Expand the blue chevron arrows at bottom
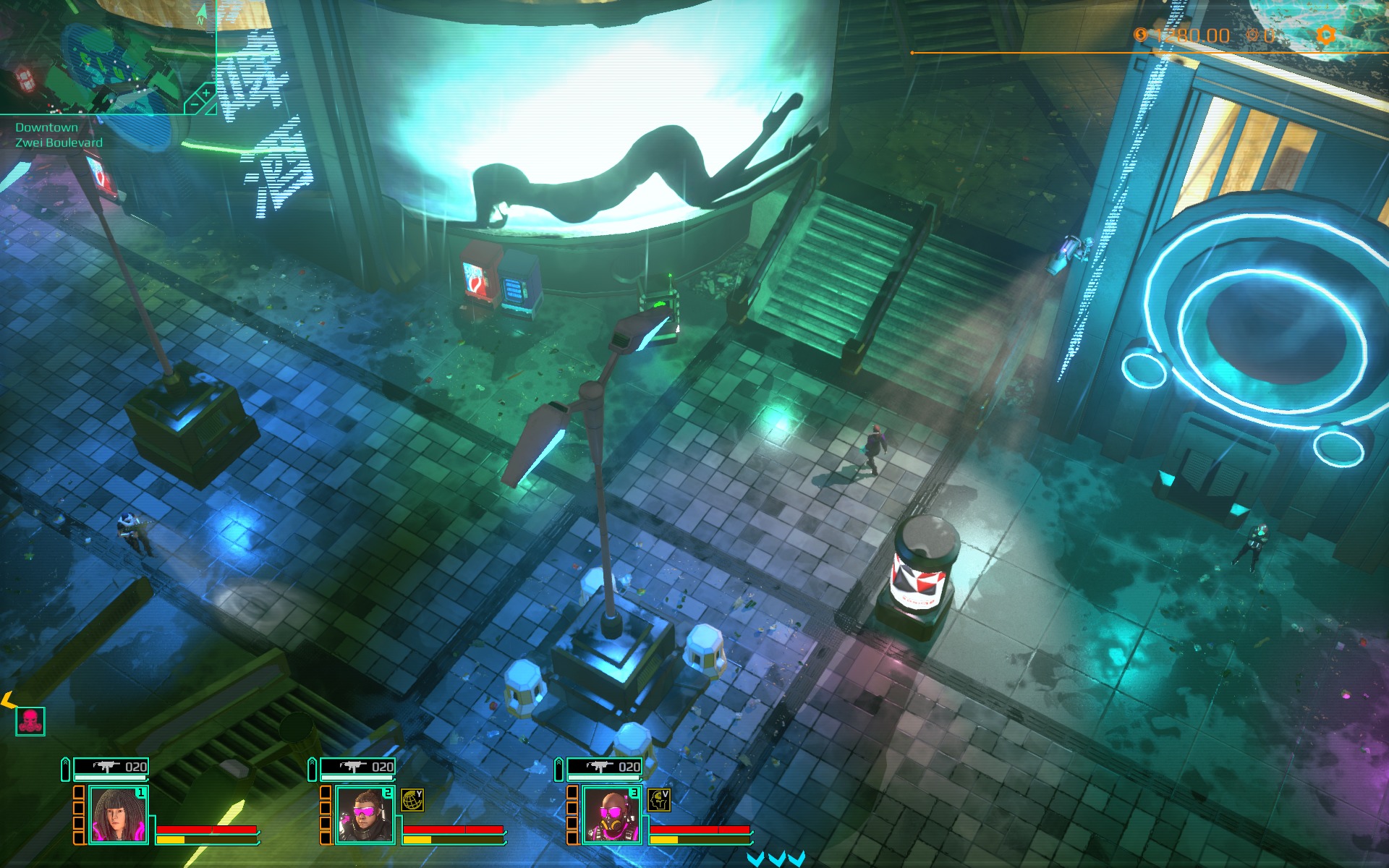The width and height of the screenshot is (1389, 868). pyautogui.click(x=776, y=859)
